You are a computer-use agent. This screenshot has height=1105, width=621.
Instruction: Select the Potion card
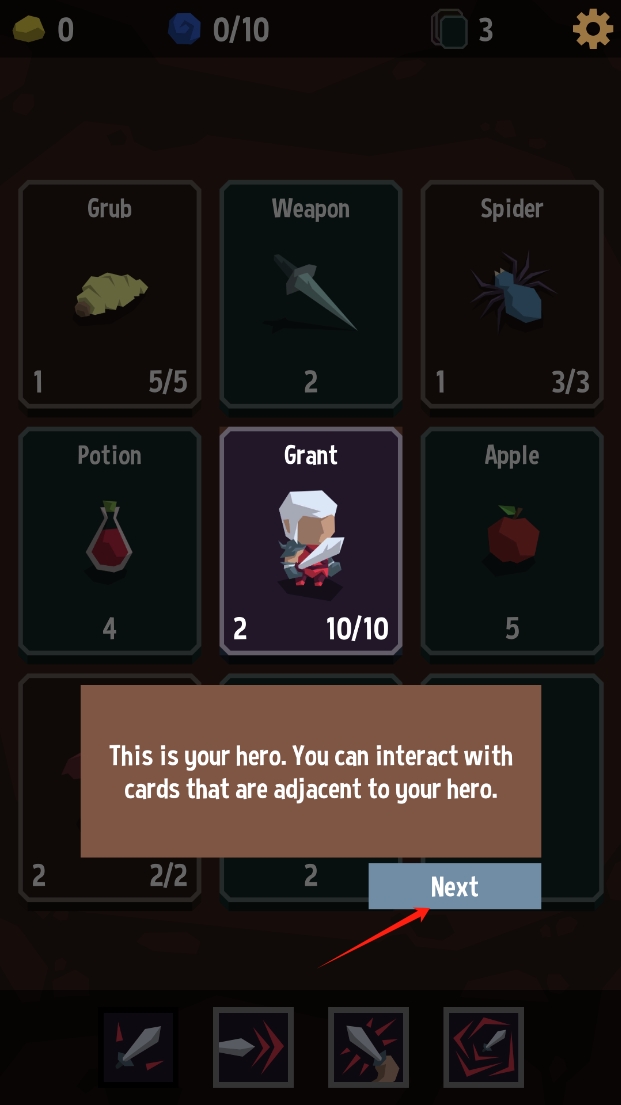[109, 541]
